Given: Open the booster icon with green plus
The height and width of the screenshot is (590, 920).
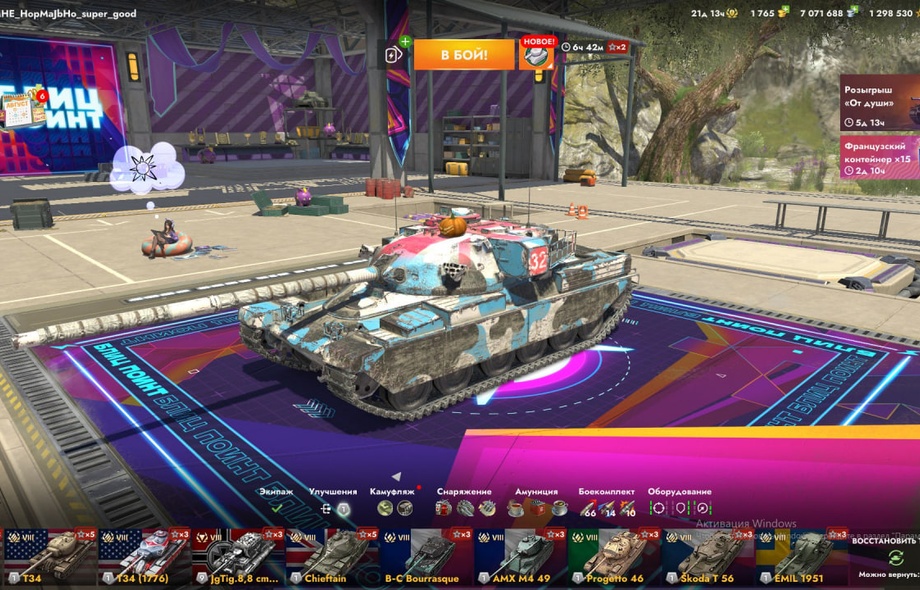Looking at the screenshot, I should pos(395,55).
